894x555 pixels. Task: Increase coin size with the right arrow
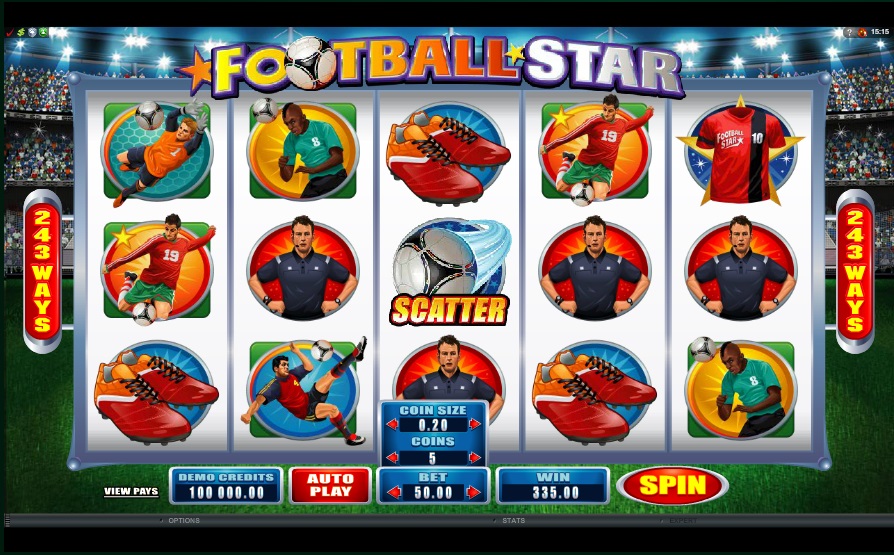pyautogui.click(x=476, y=424)
